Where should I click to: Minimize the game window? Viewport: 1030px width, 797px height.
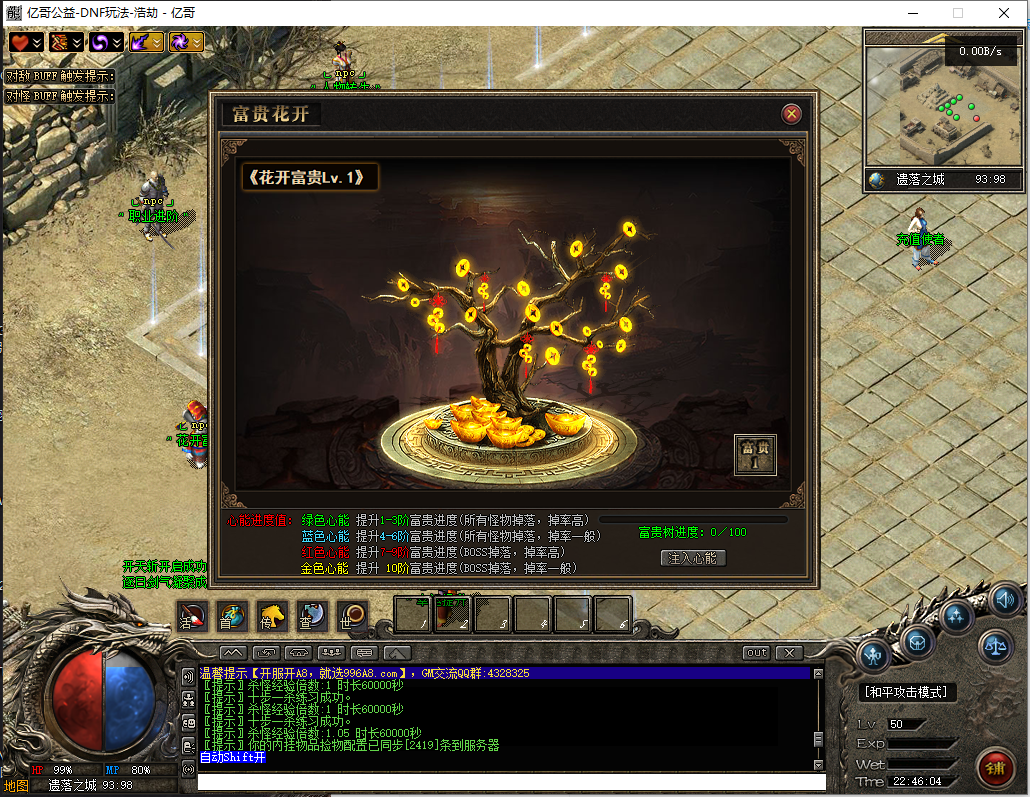pyautogui.click(x=911, y=13)
